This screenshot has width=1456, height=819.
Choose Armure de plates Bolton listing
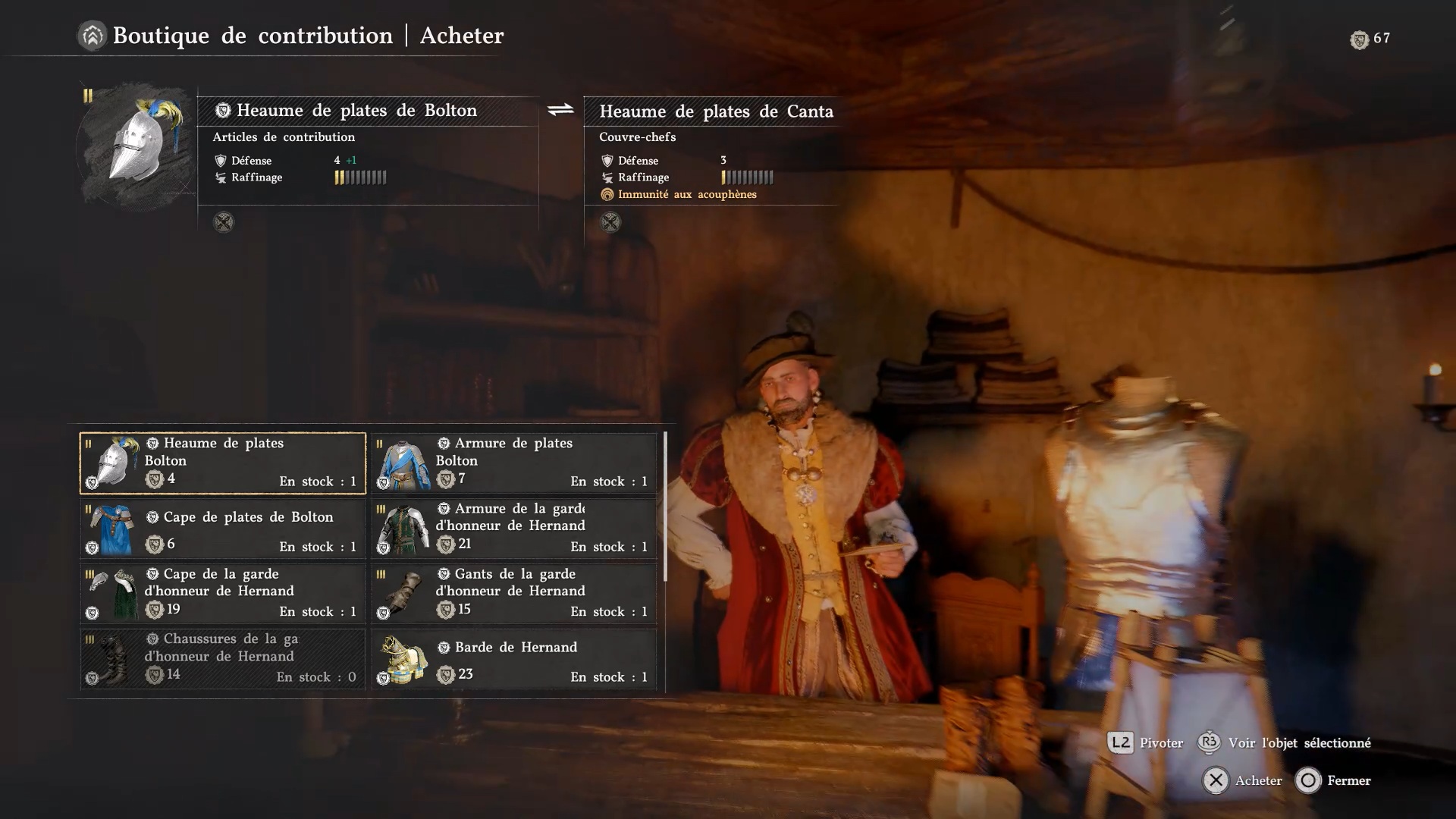click(514, 463)
